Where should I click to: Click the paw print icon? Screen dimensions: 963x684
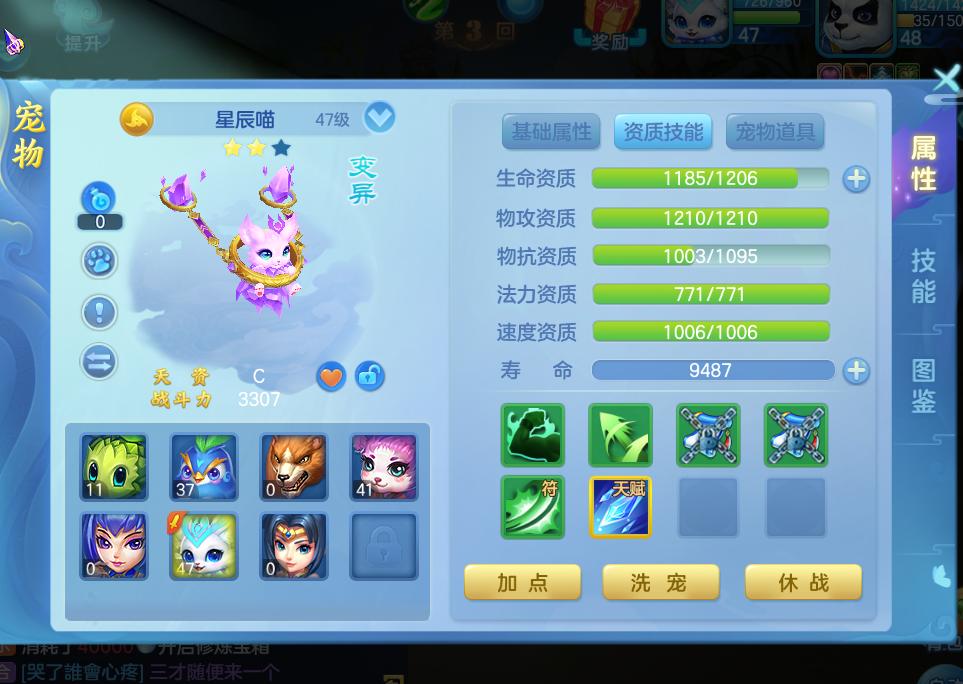tap(99, 261)
